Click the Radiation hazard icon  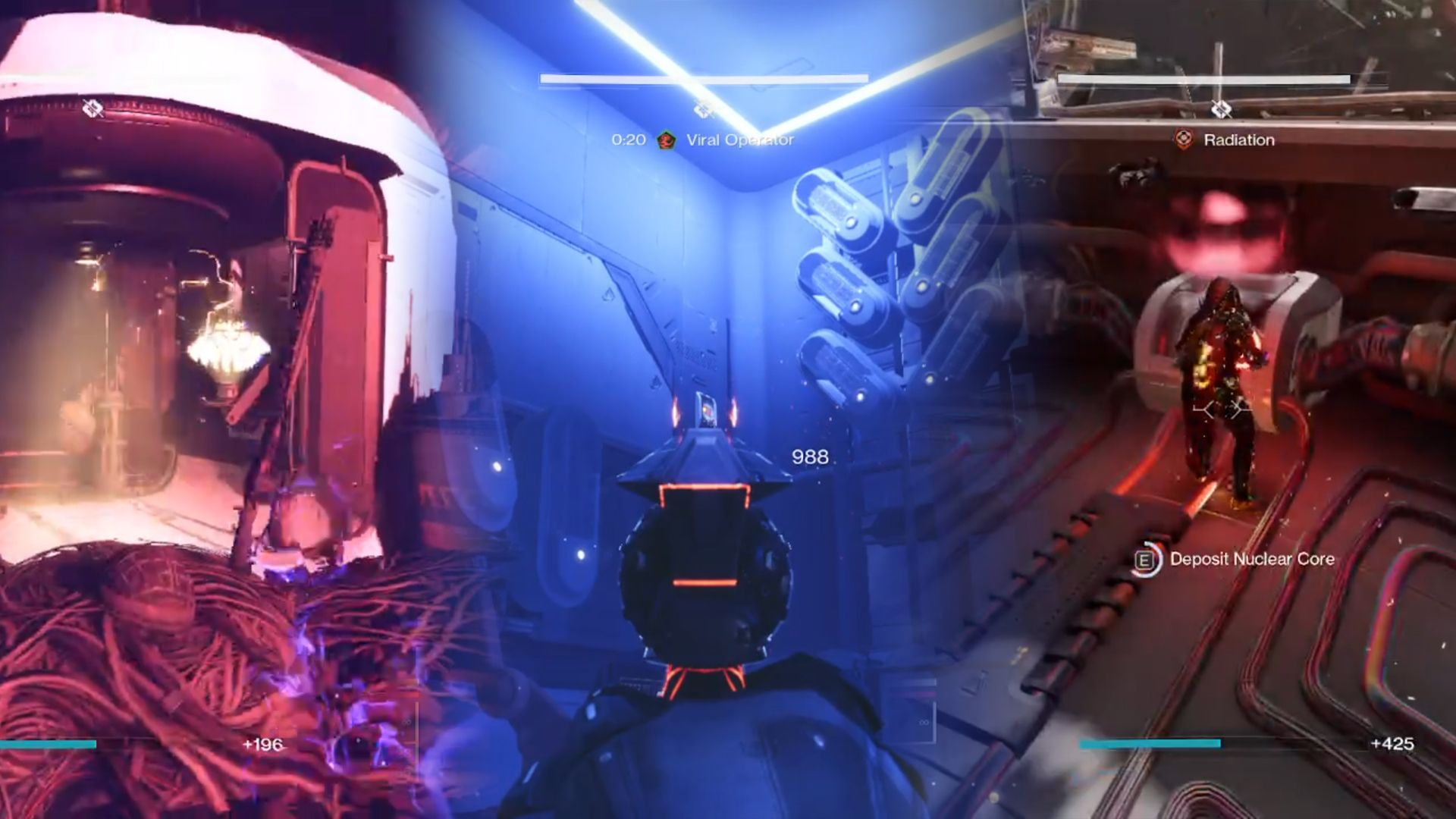pyautogui.click(x=1184, y=140)
